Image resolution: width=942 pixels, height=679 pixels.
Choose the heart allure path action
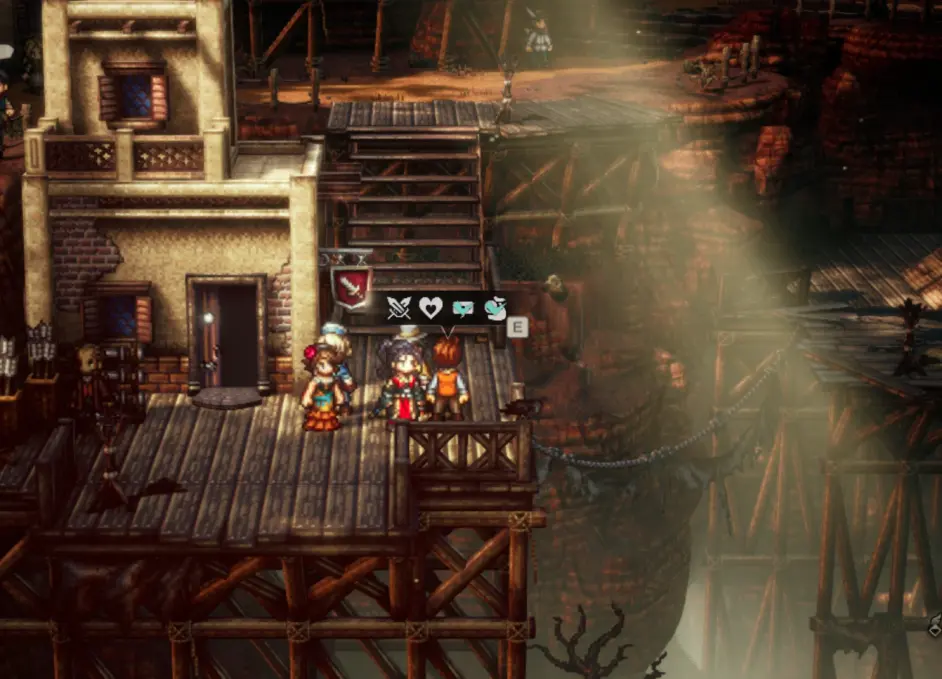430,308
